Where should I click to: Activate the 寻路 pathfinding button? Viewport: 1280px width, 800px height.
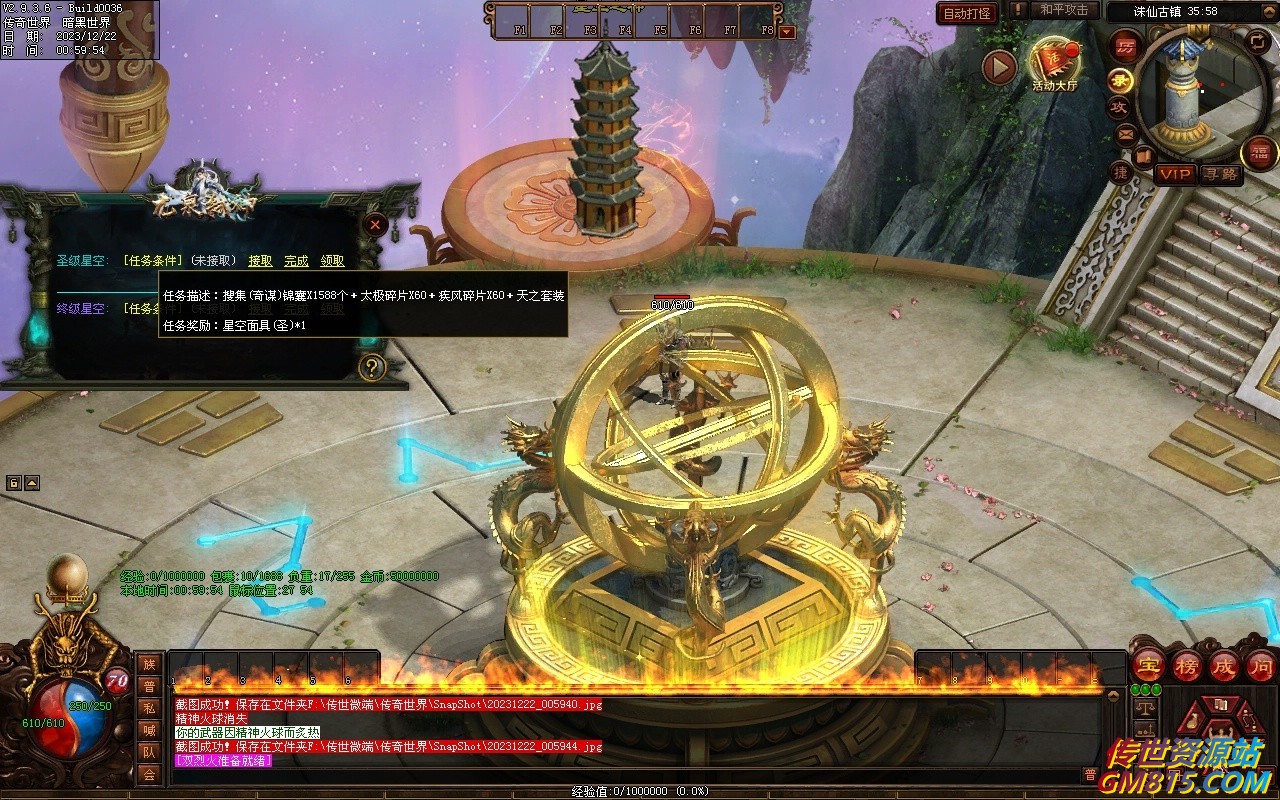1219,174
